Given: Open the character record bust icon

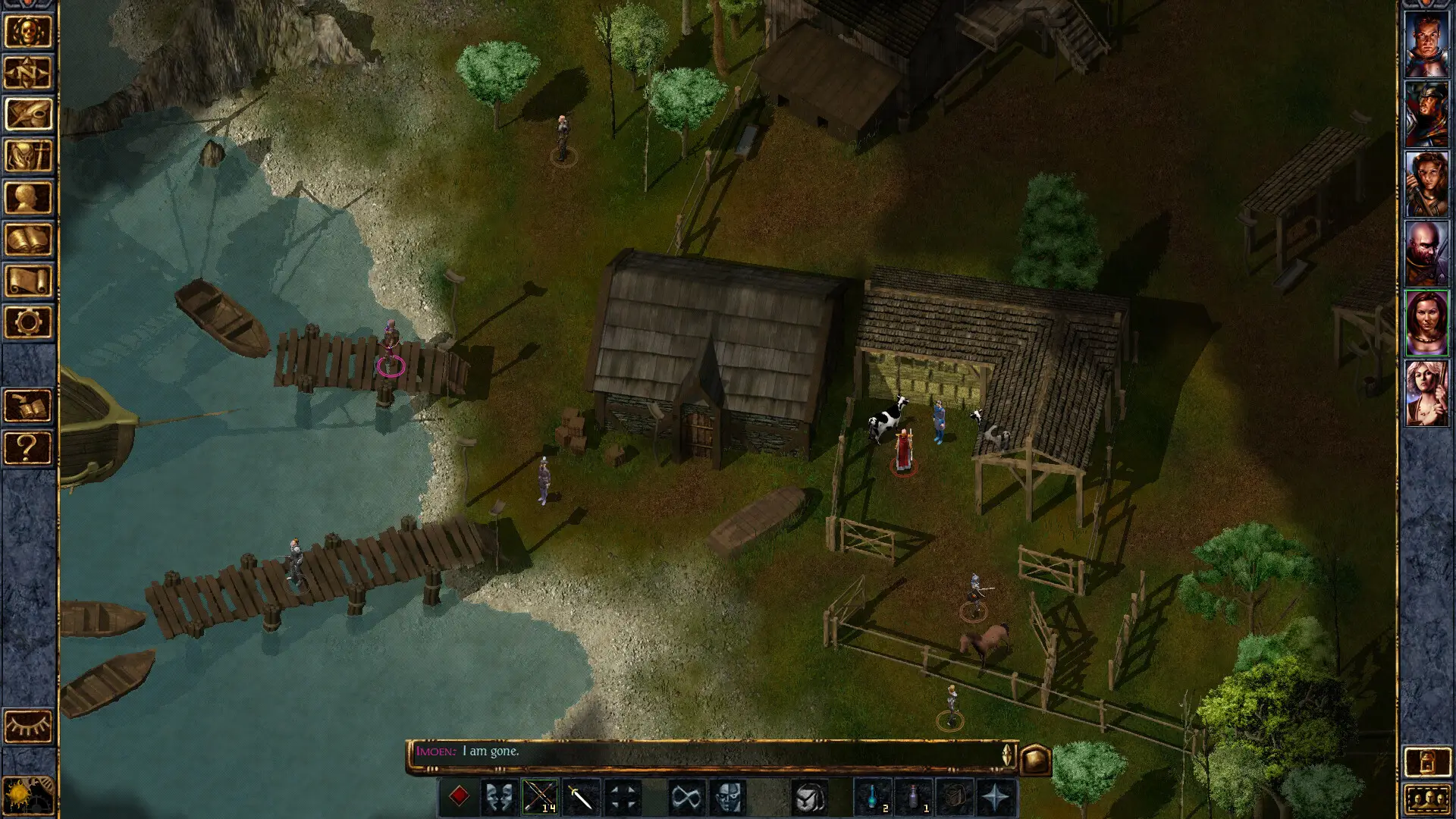Looking at the screenshot, I should tap(28, 198).
